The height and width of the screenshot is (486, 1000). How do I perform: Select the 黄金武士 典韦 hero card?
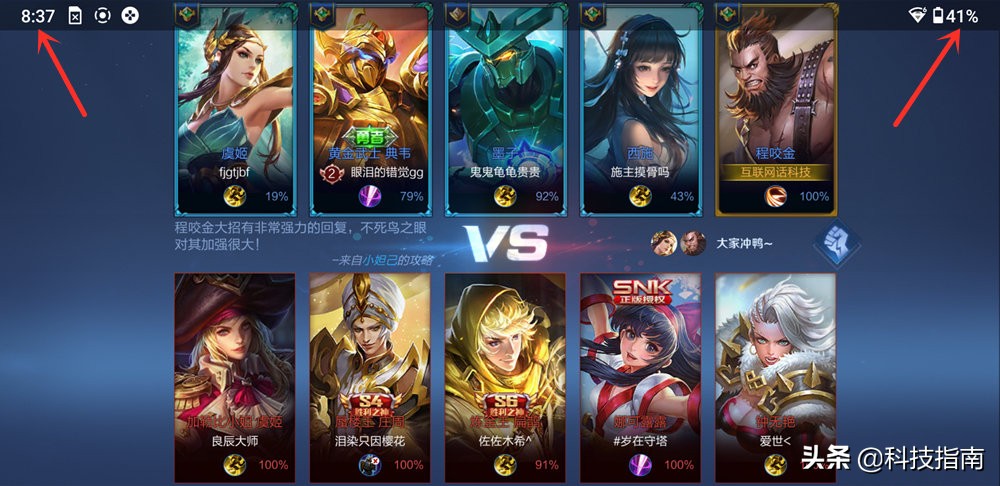(371, 110)
